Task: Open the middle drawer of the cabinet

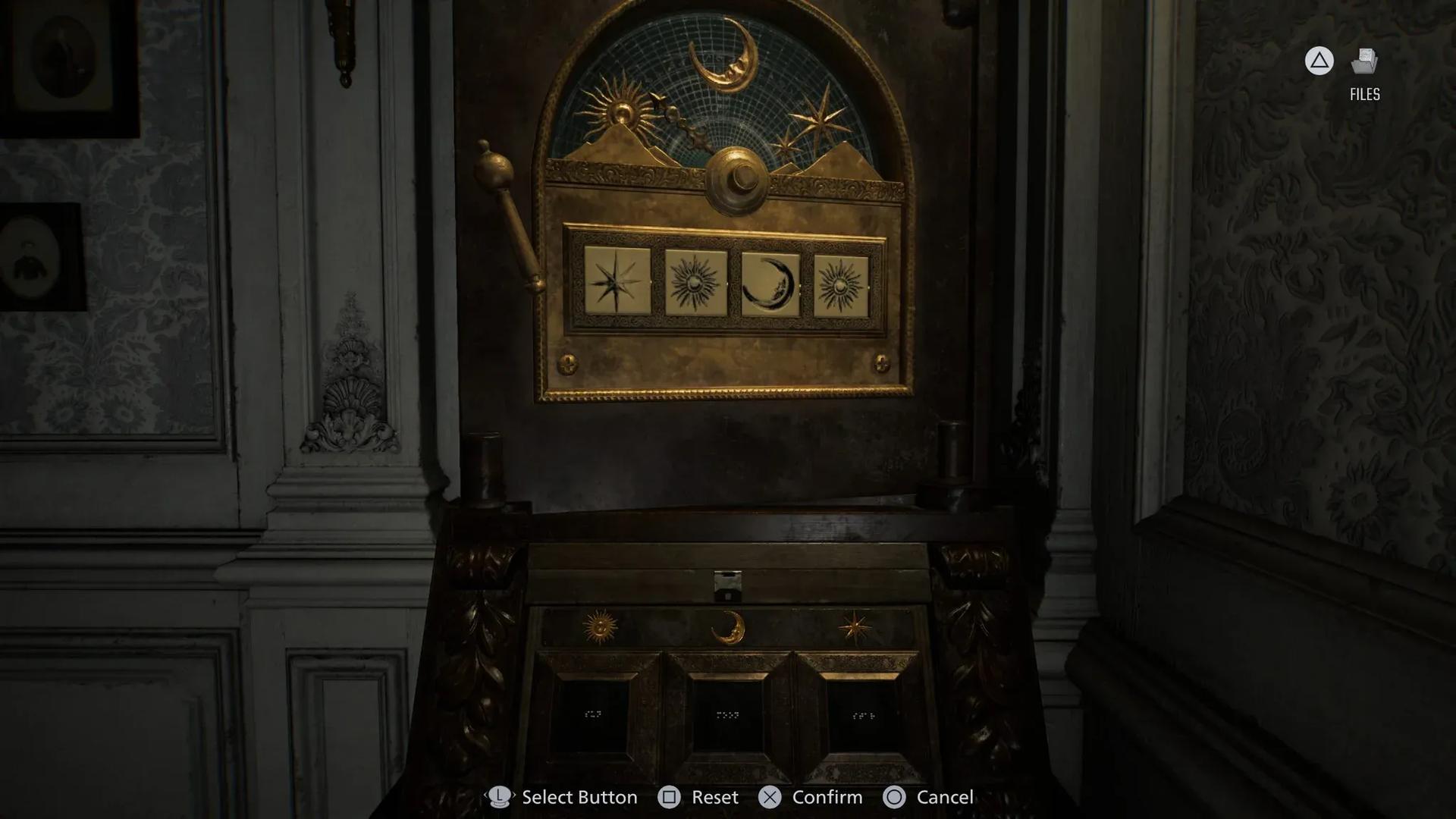Action: (728, 713)
